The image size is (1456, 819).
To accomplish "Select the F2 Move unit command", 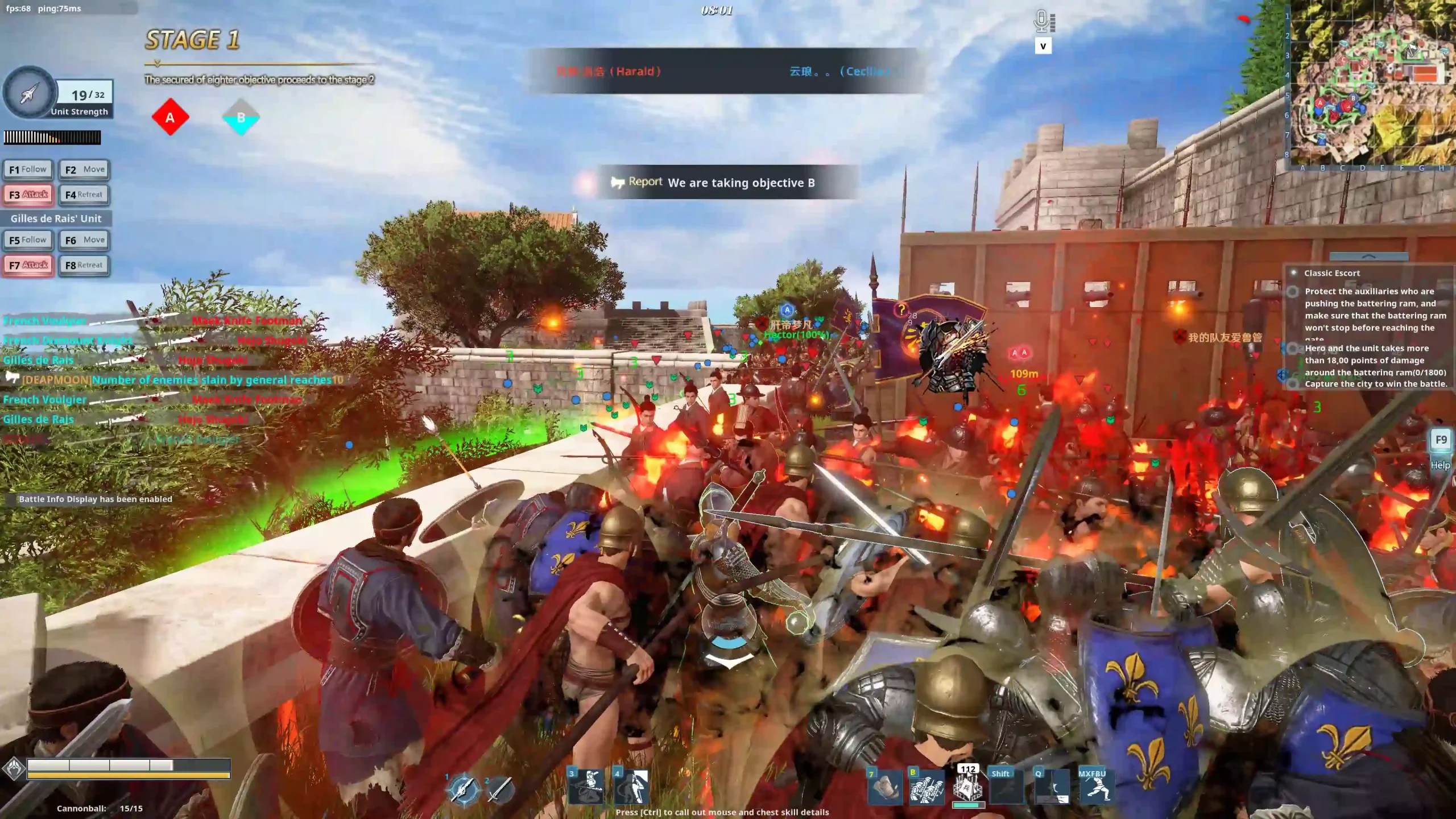I will 84,169.
